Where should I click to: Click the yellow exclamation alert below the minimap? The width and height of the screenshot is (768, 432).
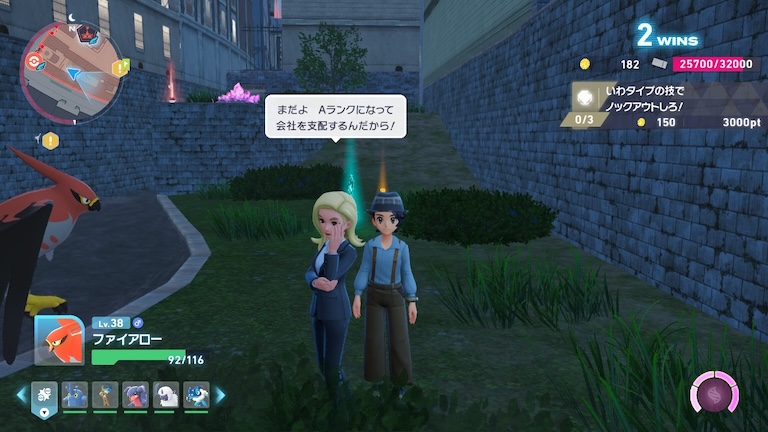[x=49, y=140]
